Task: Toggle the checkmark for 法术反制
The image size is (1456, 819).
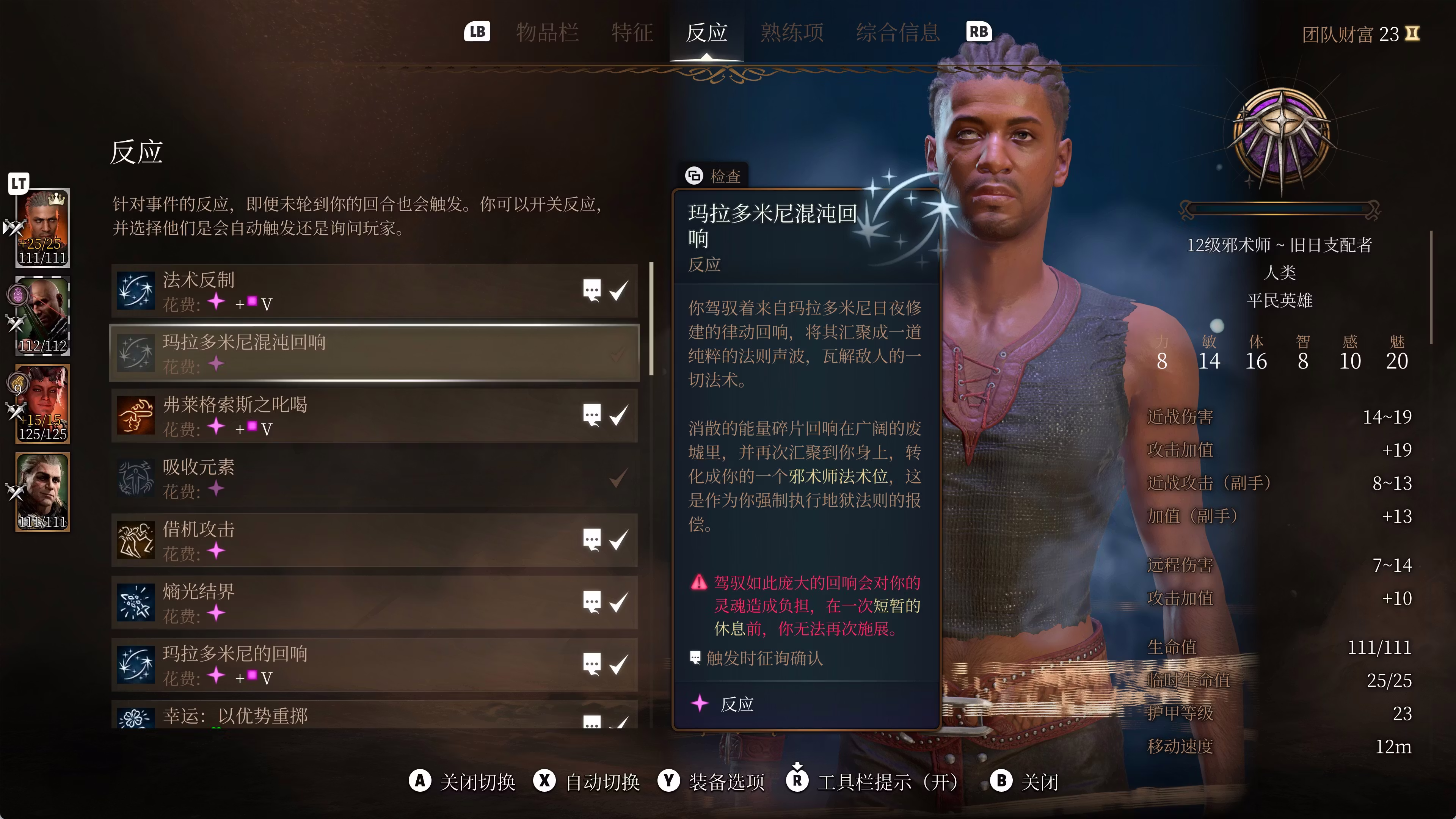Action: 619,291
